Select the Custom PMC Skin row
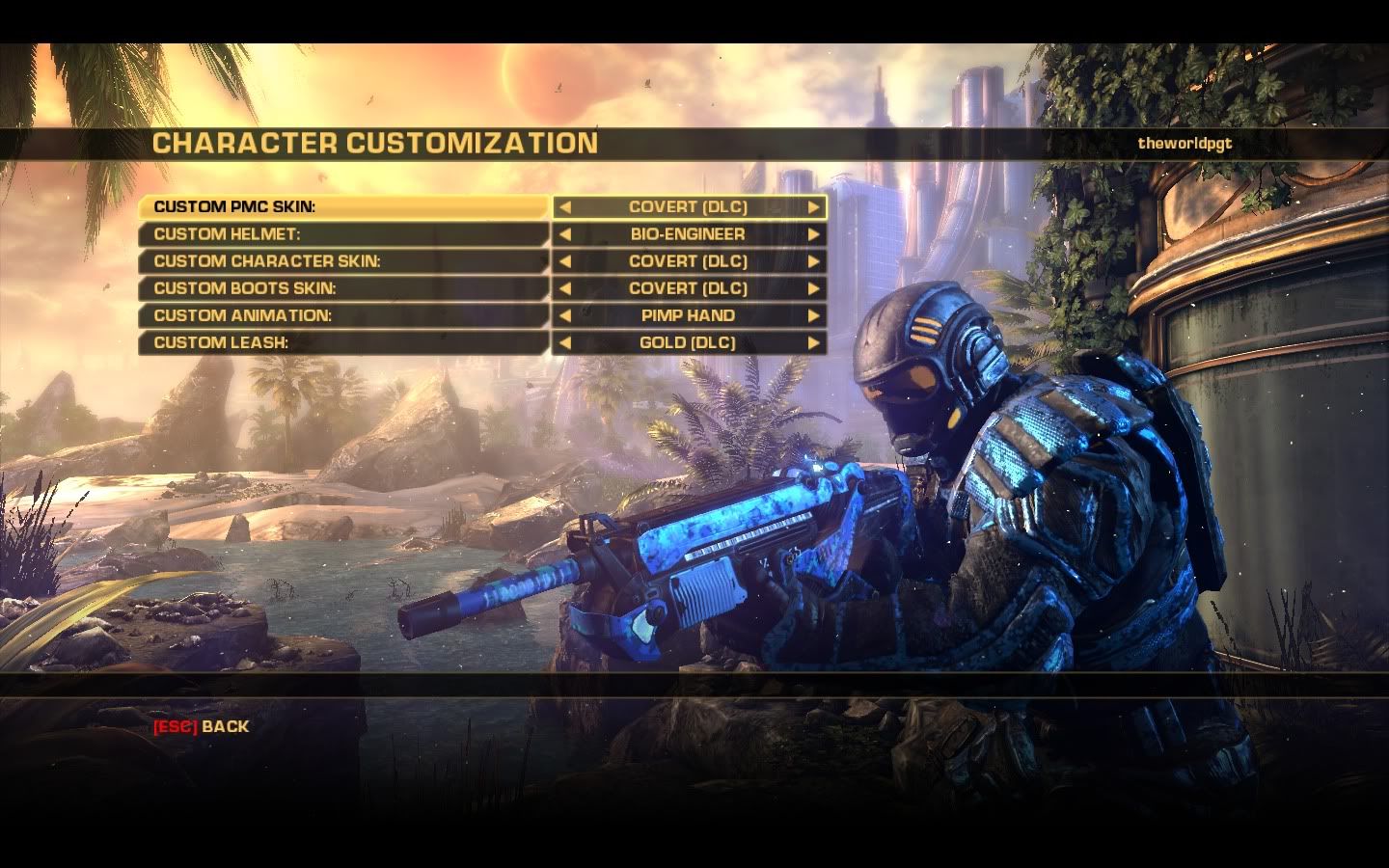1389x868 pixels. [342, 207]
